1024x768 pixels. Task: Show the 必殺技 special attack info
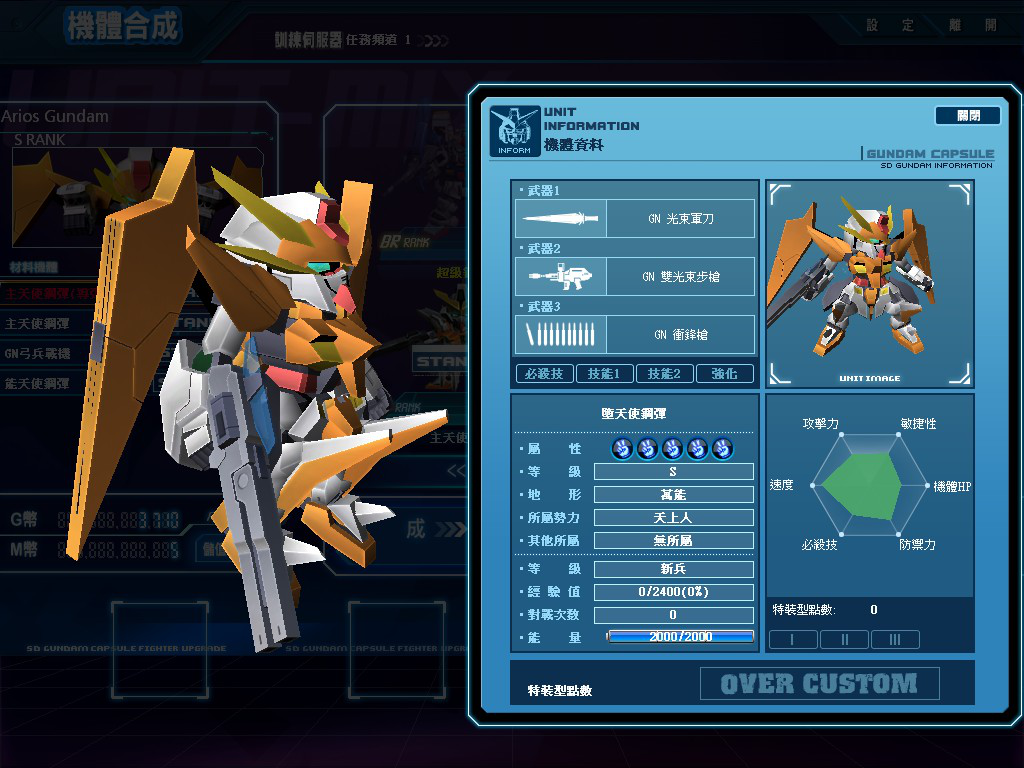click(x=544, y=374)
